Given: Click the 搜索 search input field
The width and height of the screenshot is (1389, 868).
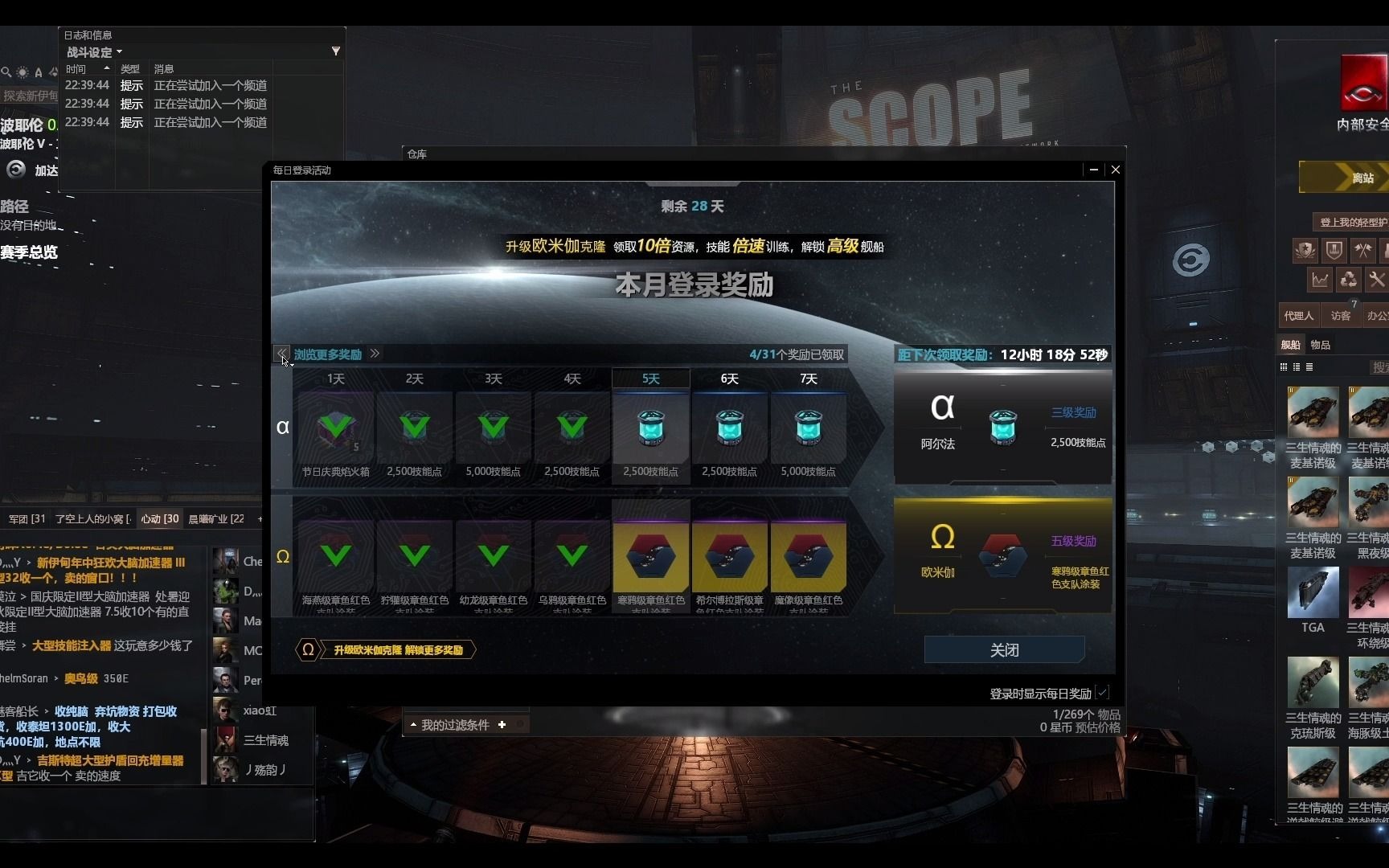Looking at the screenshot, I should tap(1379, 366).
